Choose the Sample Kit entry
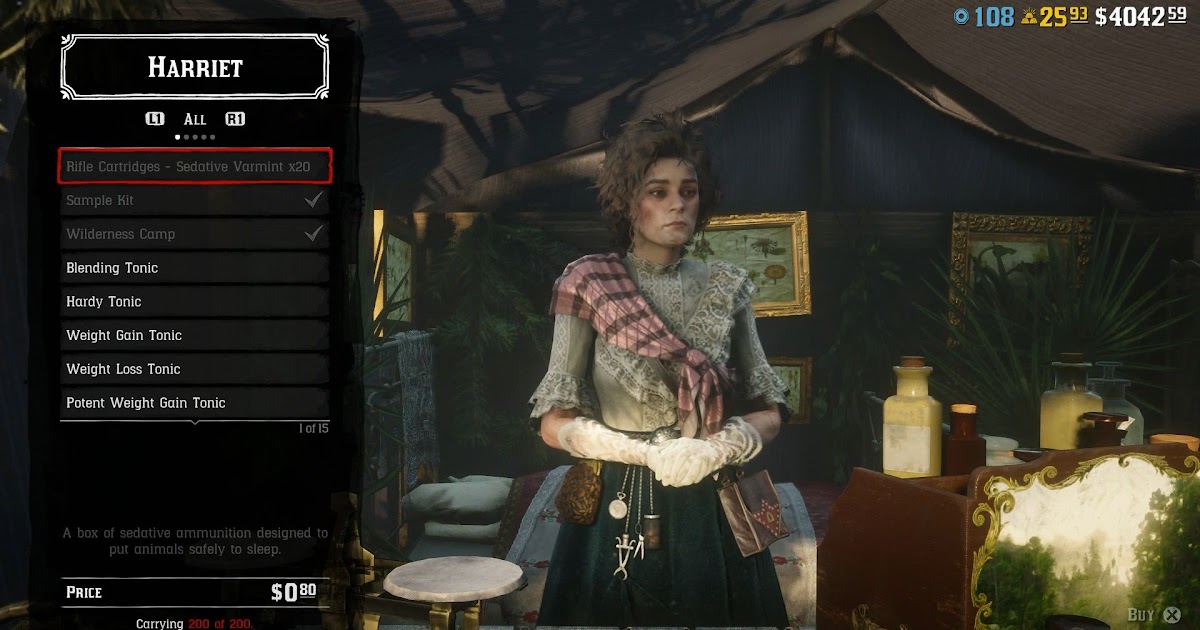Viewport: 1200px width, 630px height. pyautogui.click(x=194, y=201)
